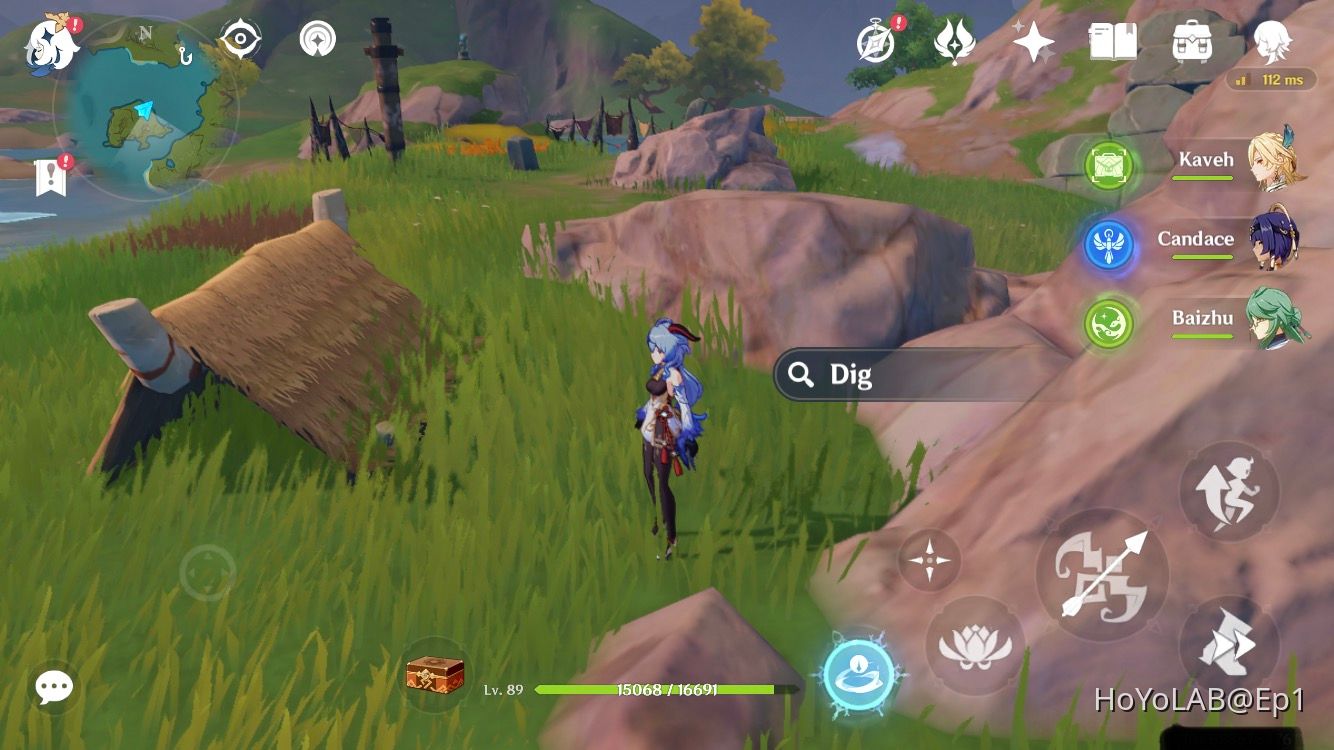
Task: Switch to party member Candace
Action: pyautogui.click(x=1197, y=239)
